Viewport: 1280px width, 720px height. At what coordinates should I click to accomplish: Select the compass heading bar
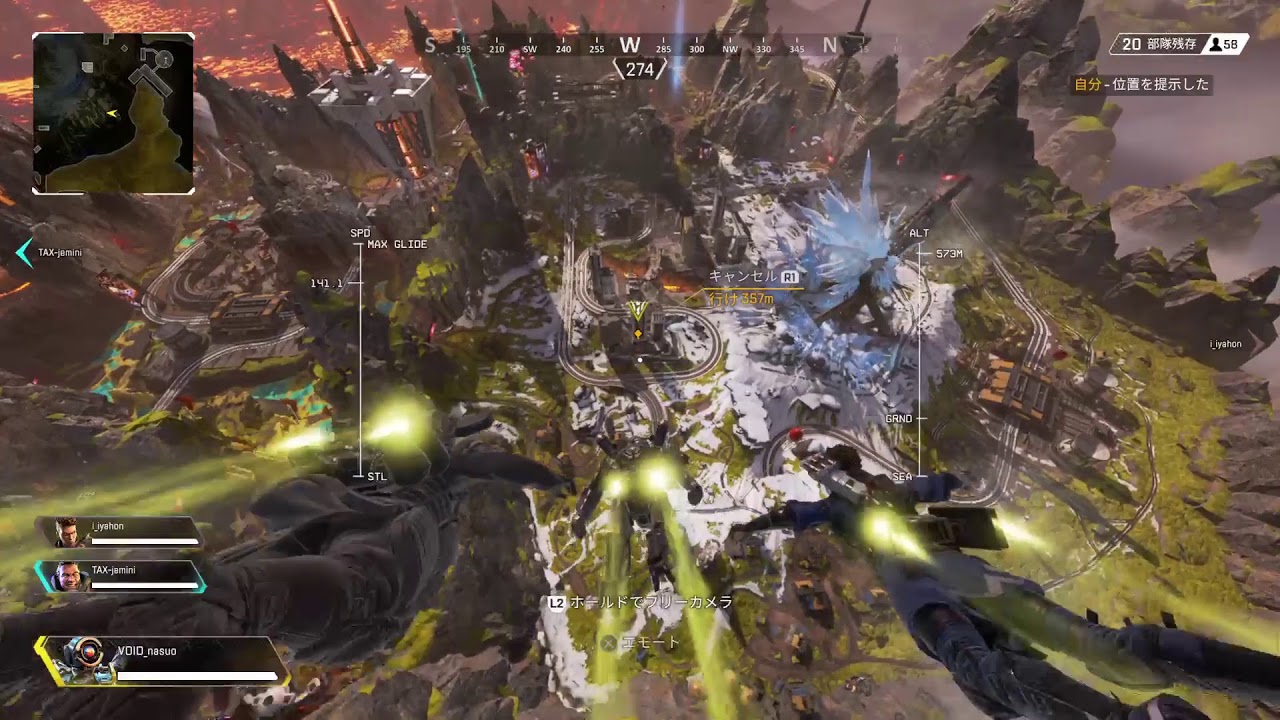[632, 46]
